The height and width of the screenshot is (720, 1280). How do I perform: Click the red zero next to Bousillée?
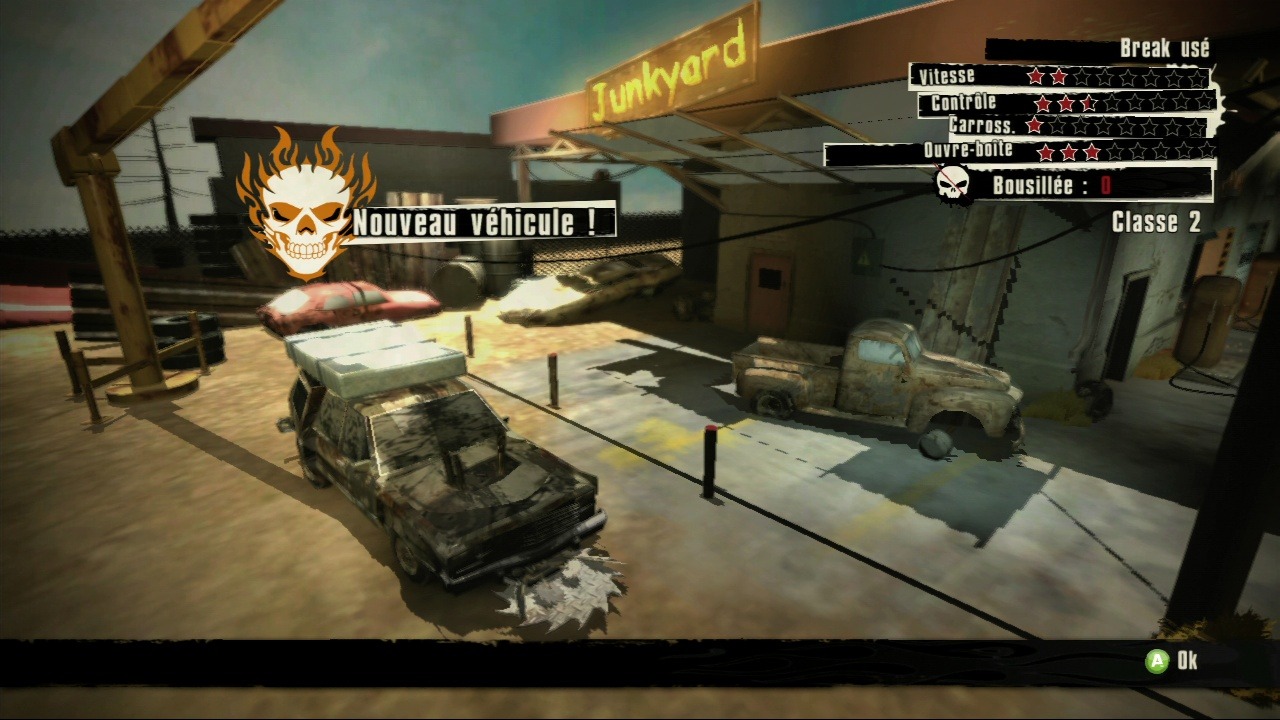[1105, 183]
